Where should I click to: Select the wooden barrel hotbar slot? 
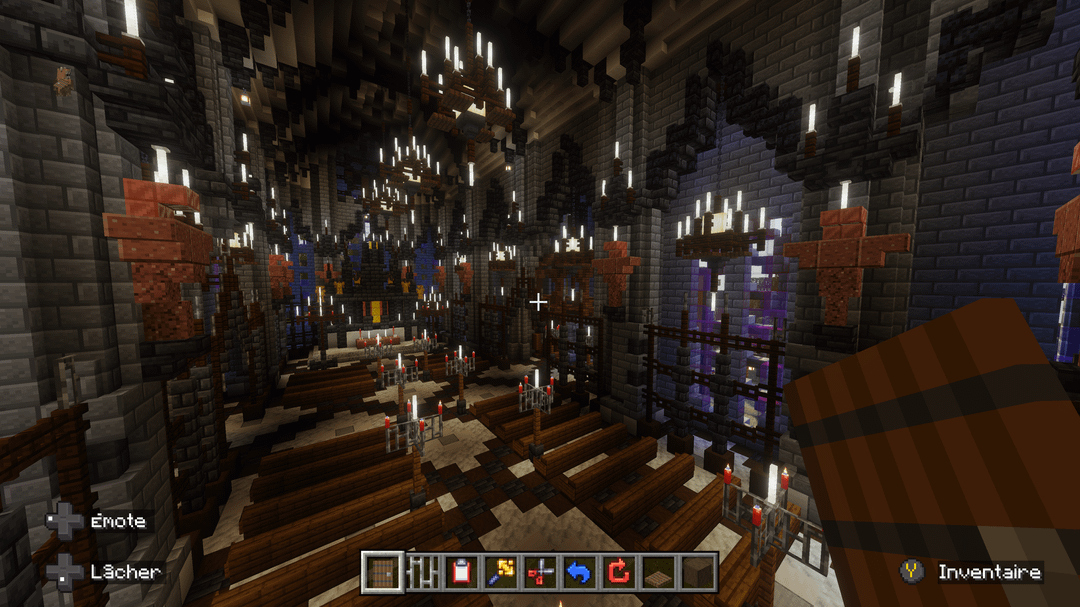(x=382, y=572)
